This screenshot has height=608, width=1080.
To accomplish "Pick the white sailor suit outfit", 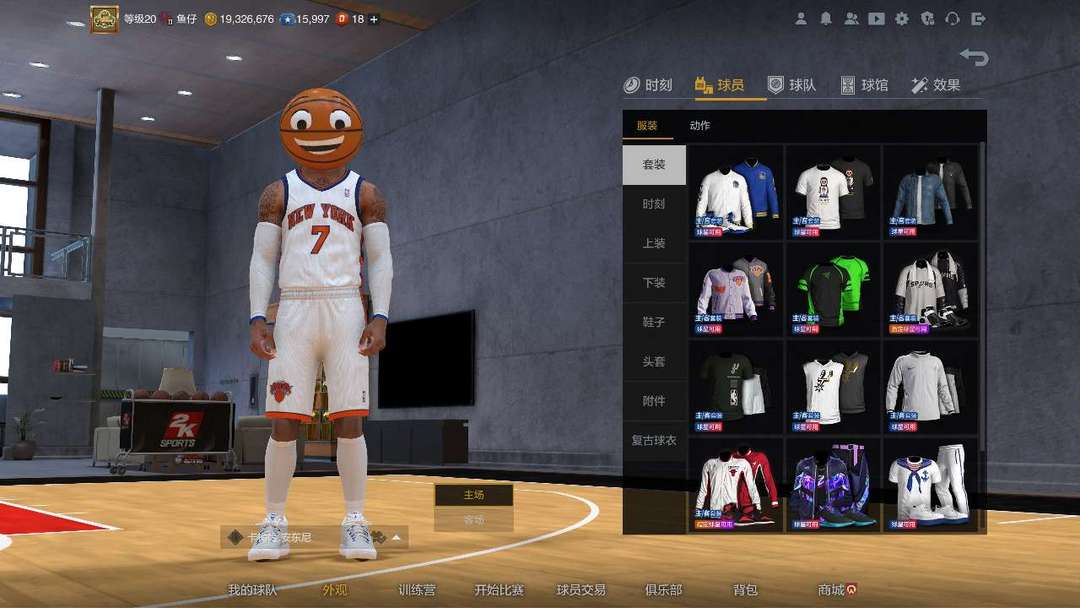I will [x=930, y=485].
